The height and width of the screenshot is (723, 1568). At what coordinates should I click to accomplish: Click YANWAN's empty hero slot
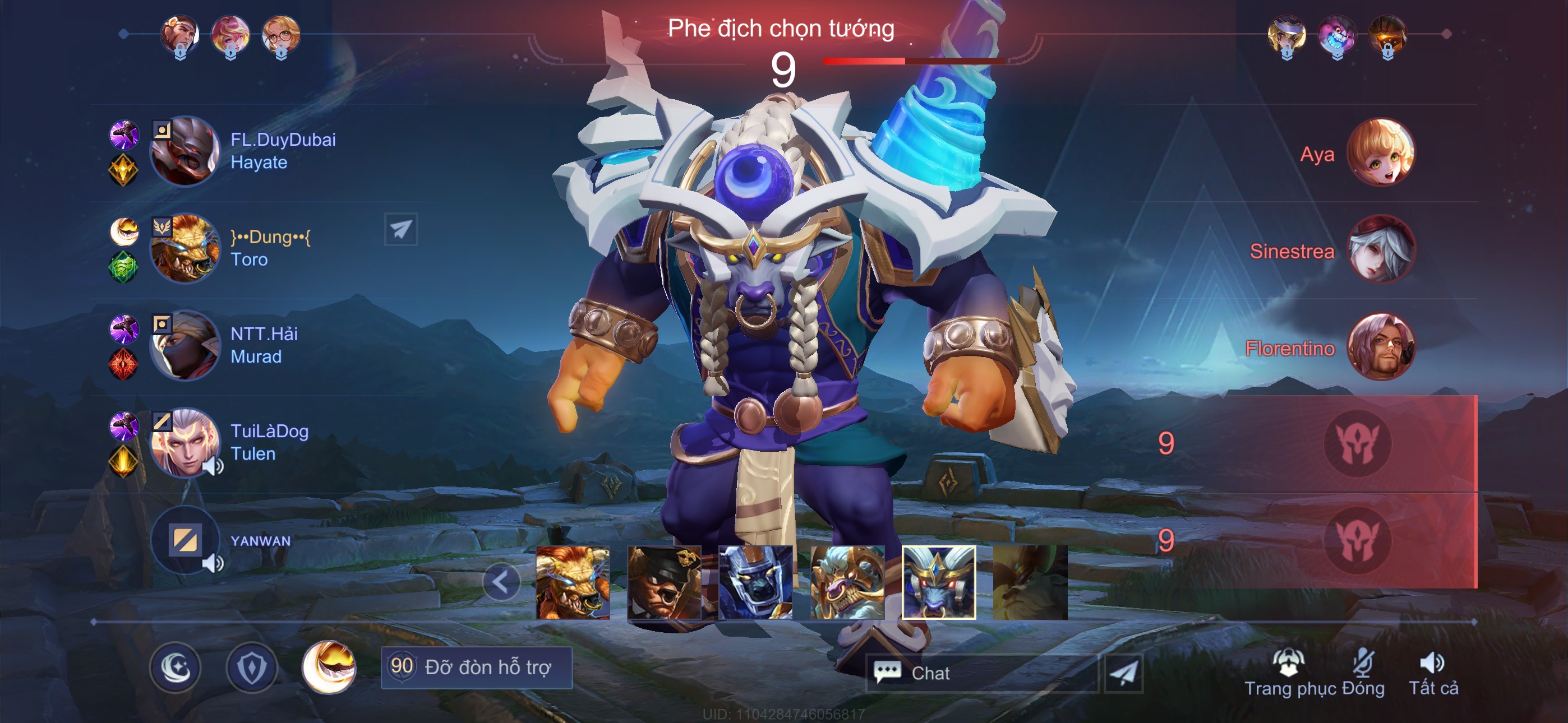point(185,540)
